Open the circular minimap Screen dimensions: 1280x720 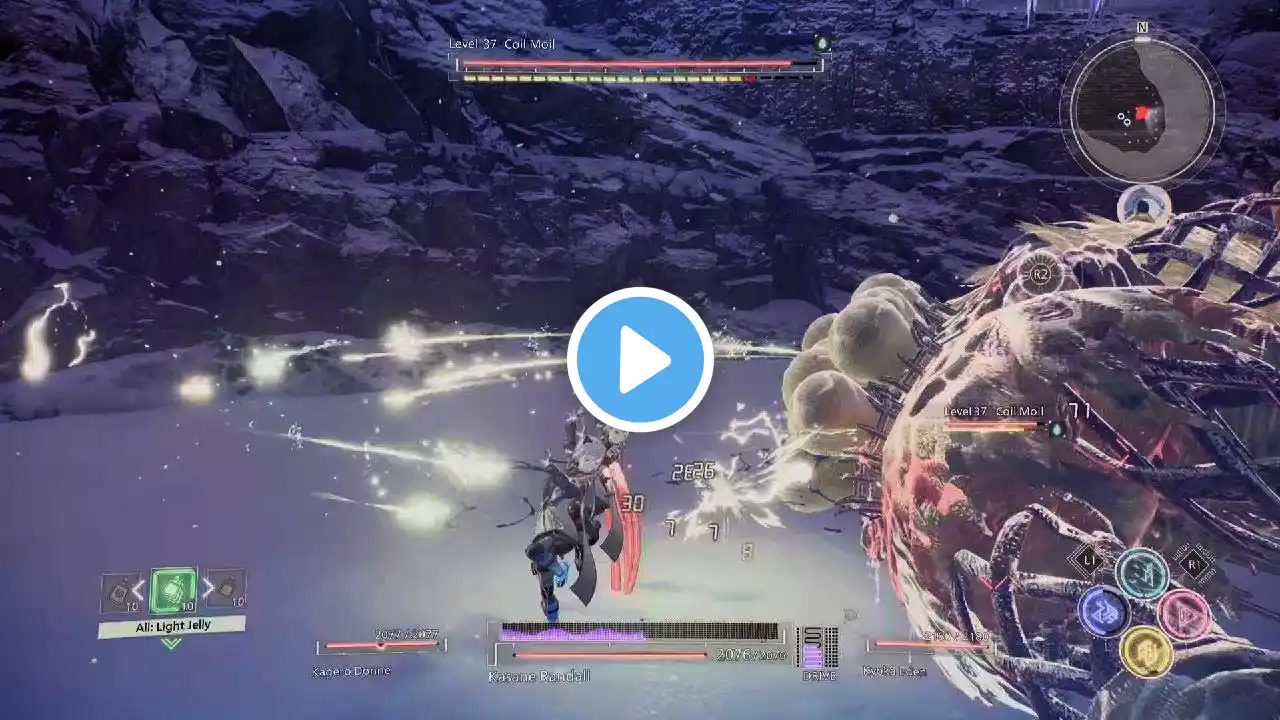click(1141, 107)
